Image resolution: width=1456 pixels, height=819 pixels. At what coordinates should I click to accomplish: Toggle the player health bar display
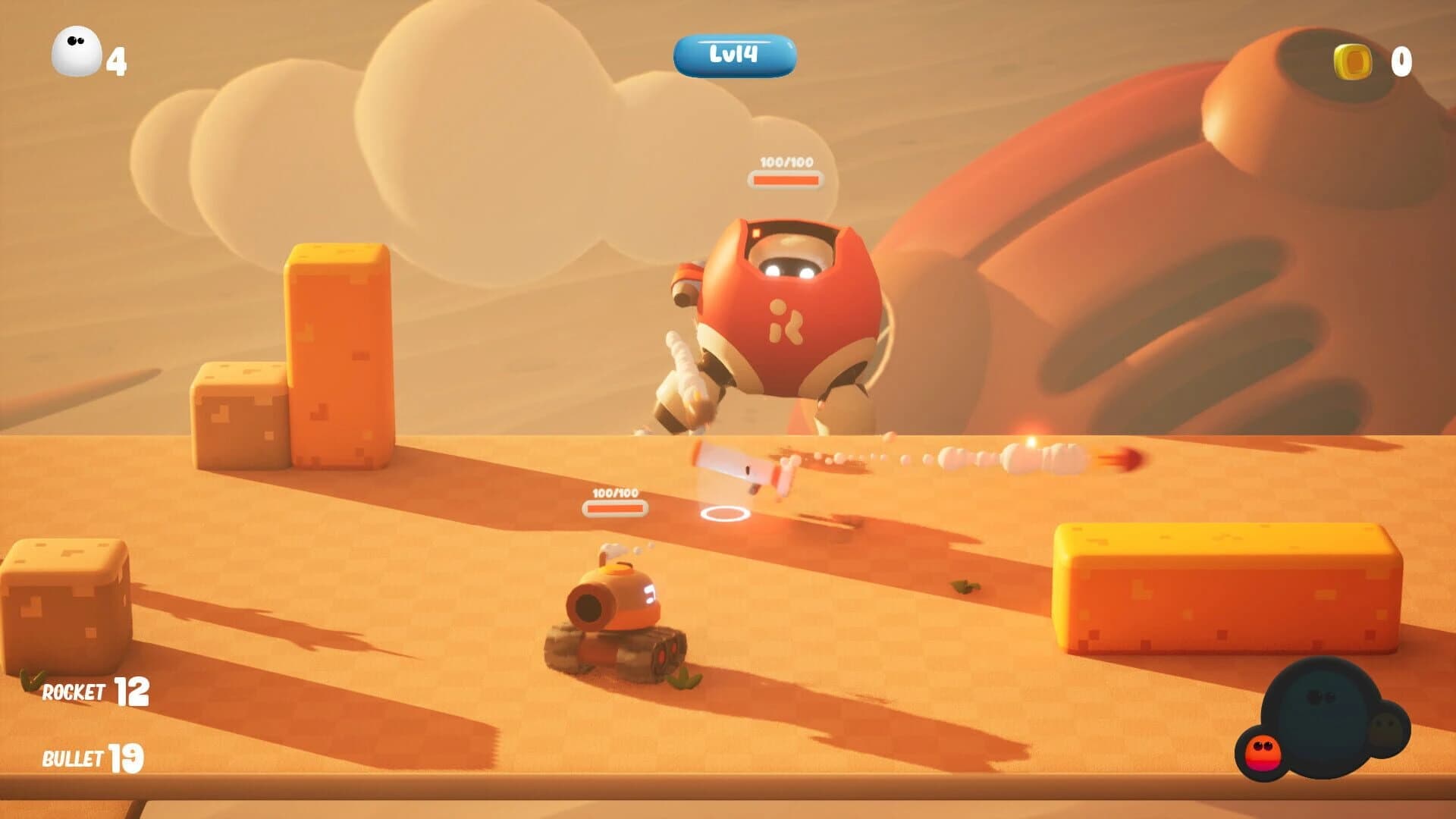point(614,506)
